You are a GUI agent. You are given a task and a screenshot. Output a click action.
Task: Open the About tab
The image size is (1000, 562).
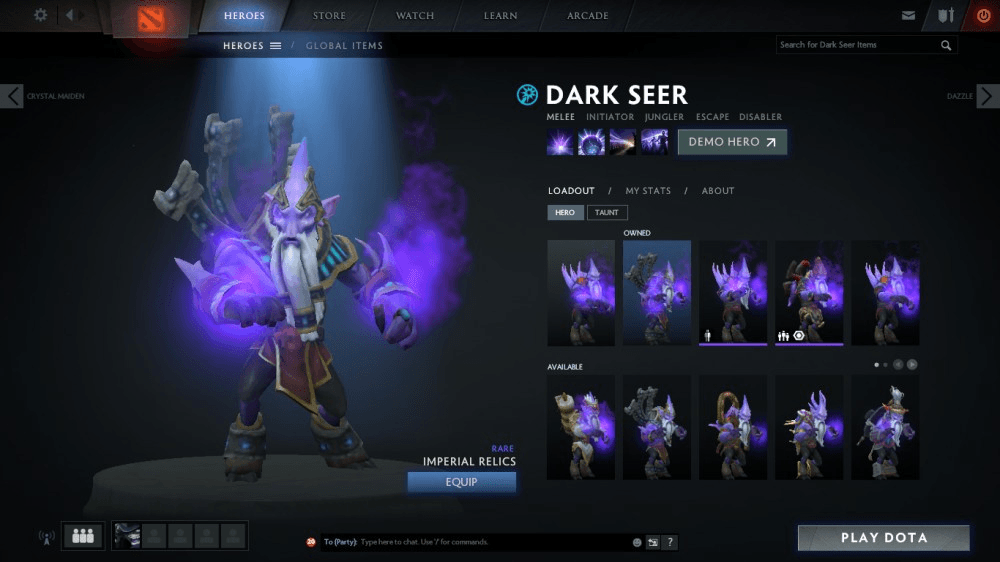point(718,191)
